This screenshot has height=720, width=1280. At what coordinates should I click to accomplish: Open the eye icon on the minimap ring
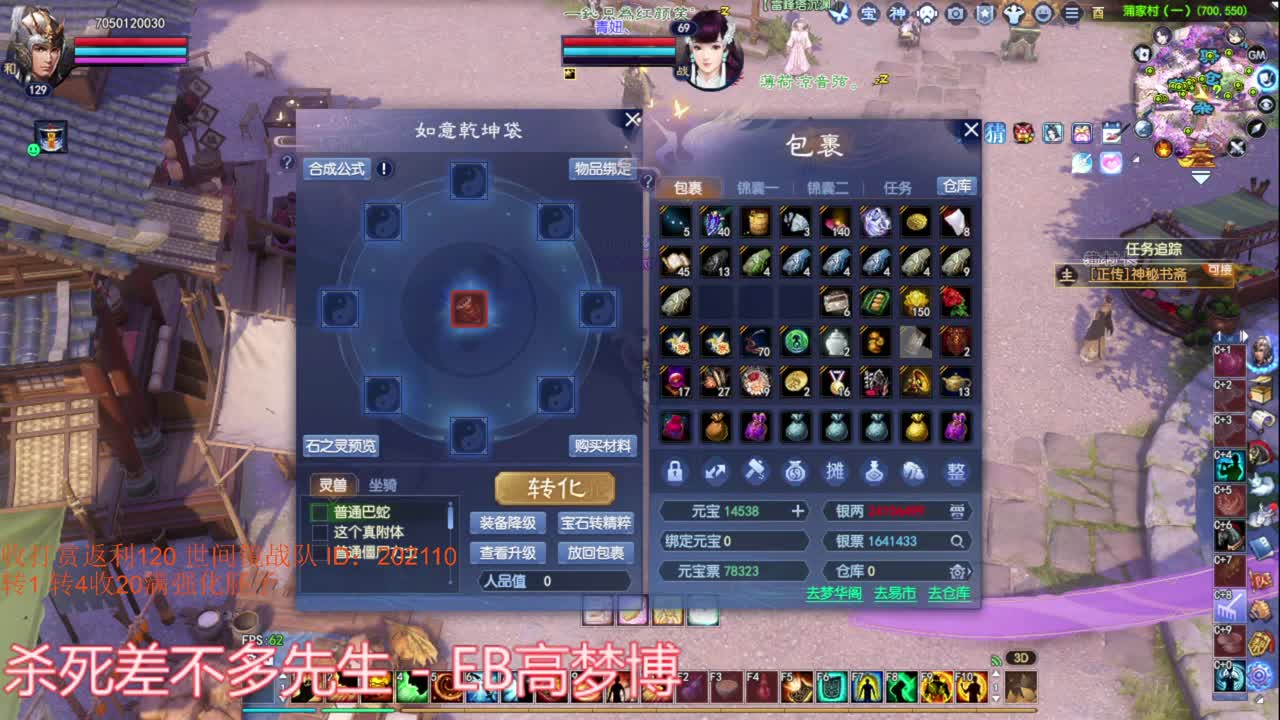click(1266, 104)
